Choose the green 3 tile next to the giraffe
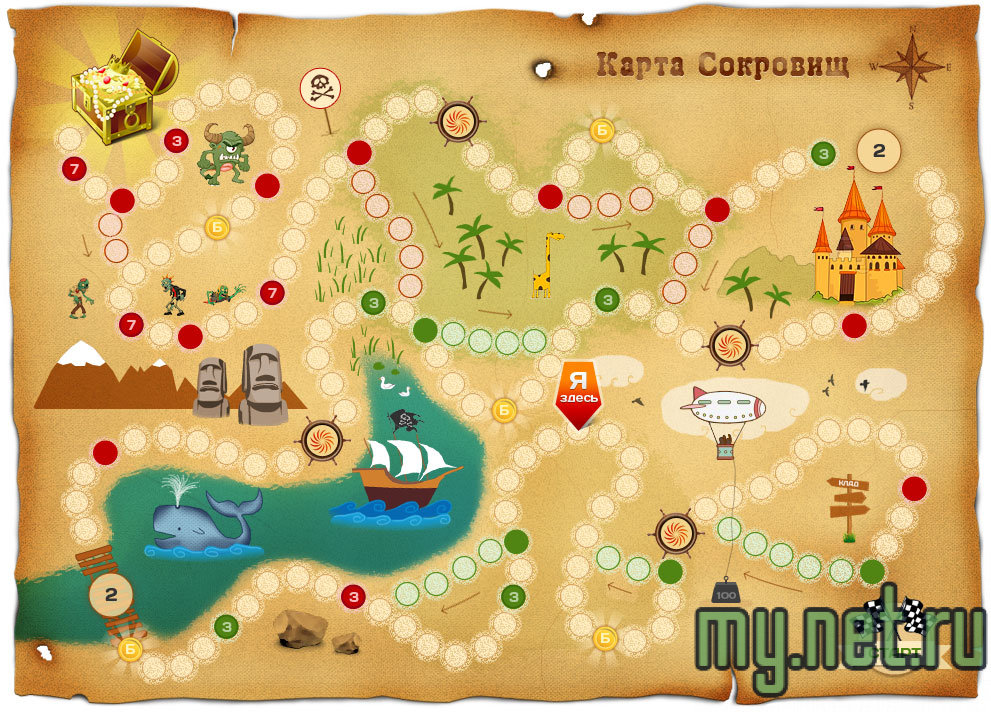 607,299
